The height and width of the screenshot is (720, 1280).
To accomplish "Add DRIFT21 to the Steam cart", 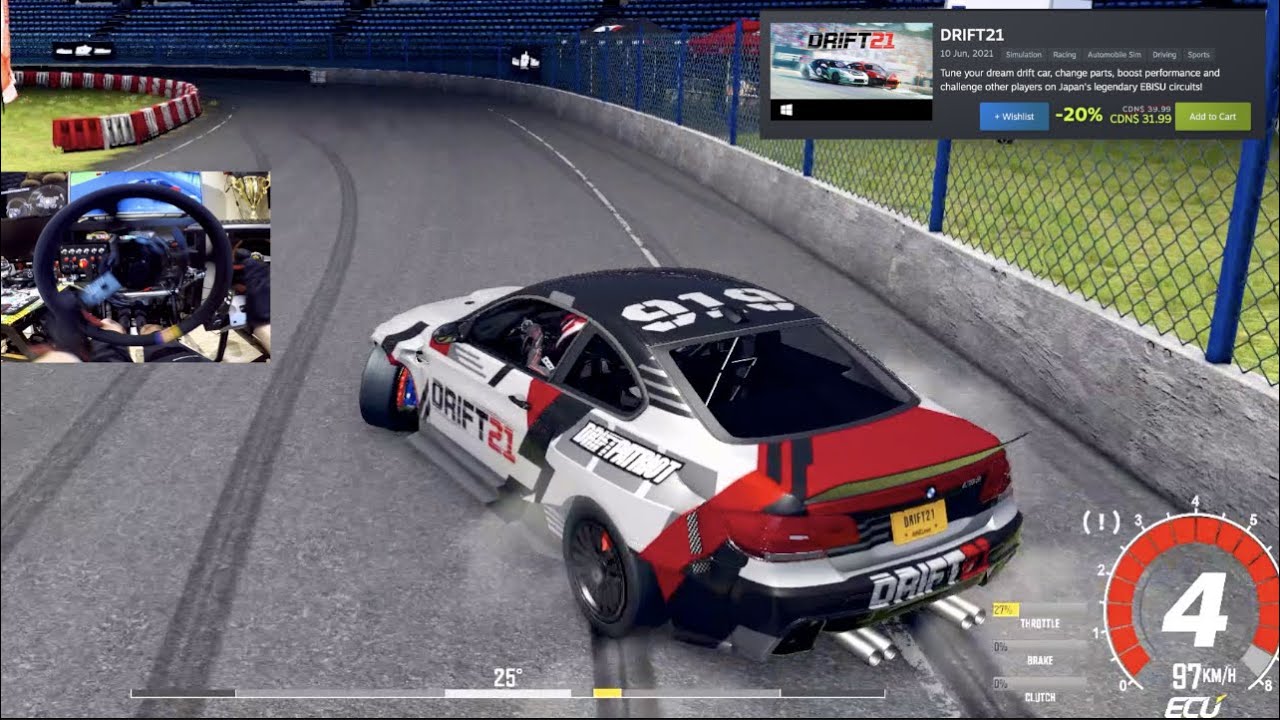I will tap(1212, 117).
